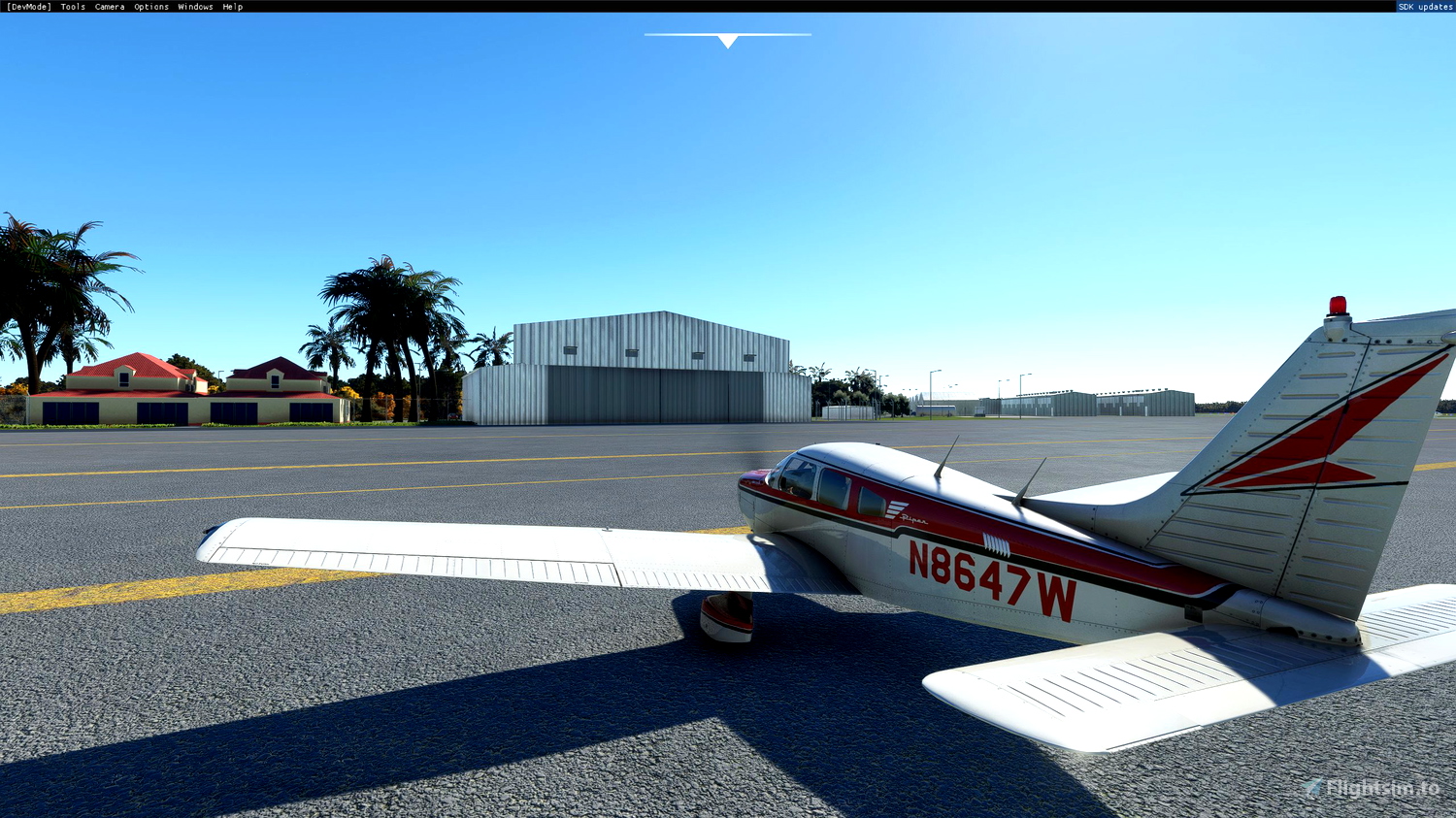Click the aircraft's left wing tip
Viewport: 1456px width, 818px height.
209,540
